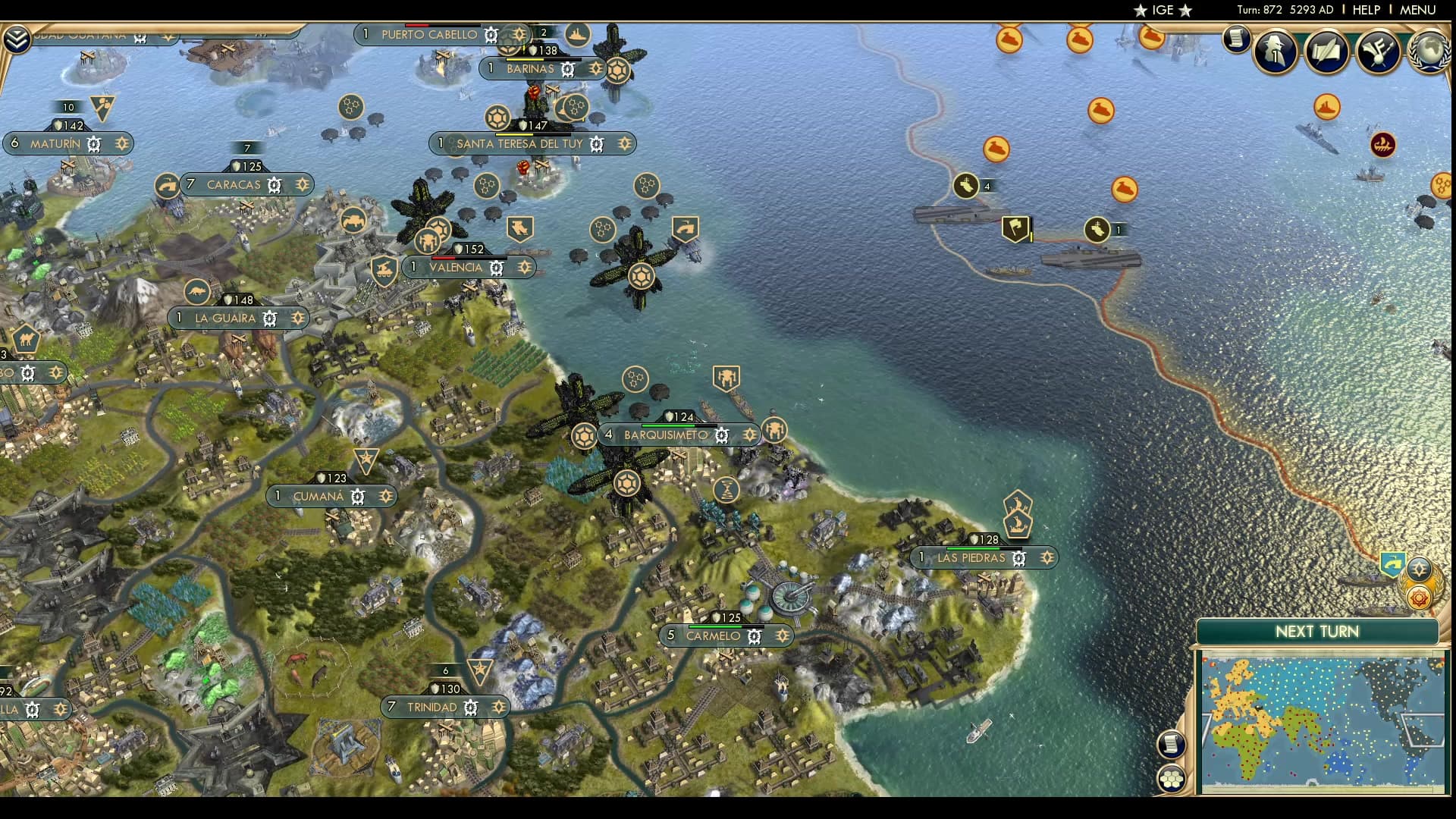Click the golden arrow icon left of the Caracas banner
The image size is (1456, 819).
[166, 183]
